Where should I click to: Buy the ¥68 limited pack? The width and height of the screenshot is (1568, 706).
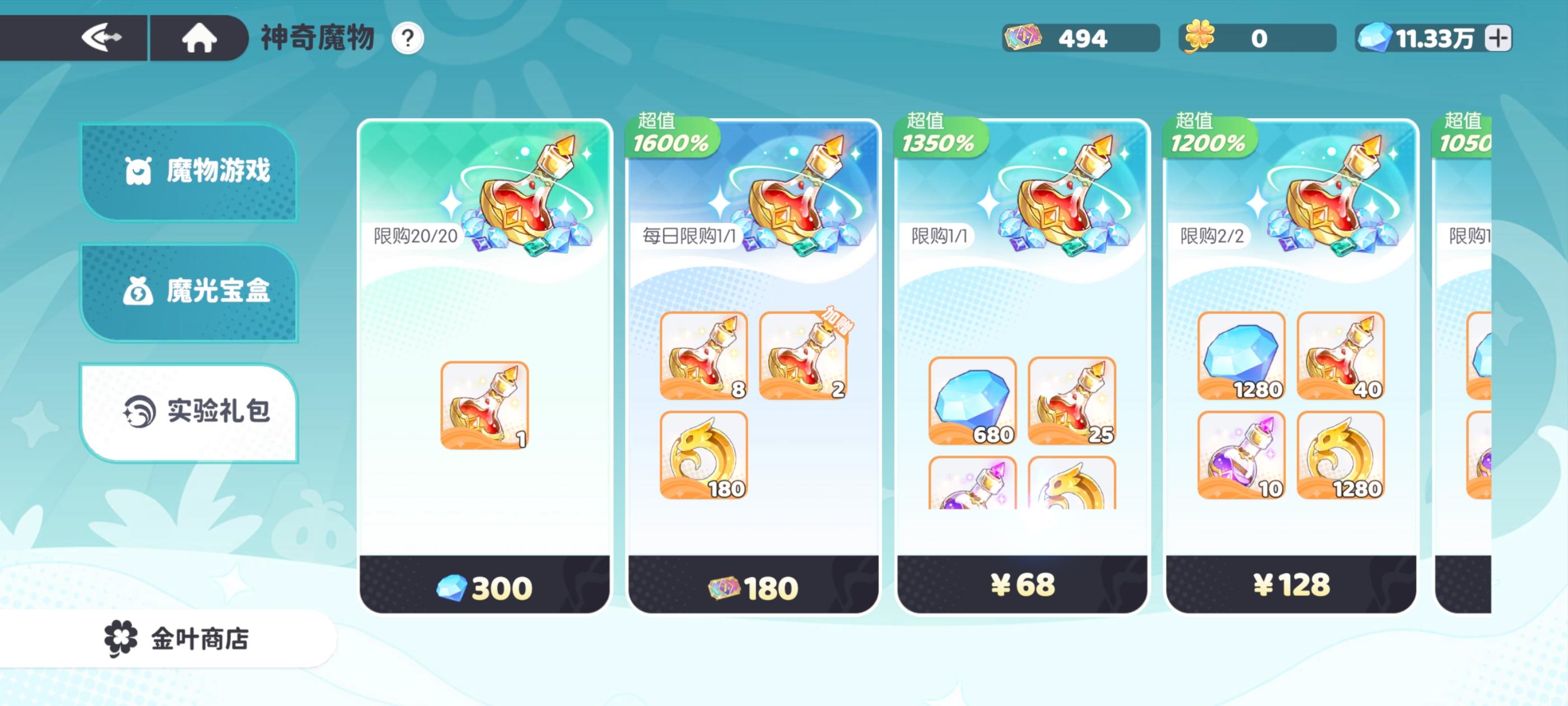[x=1023, y=586]
